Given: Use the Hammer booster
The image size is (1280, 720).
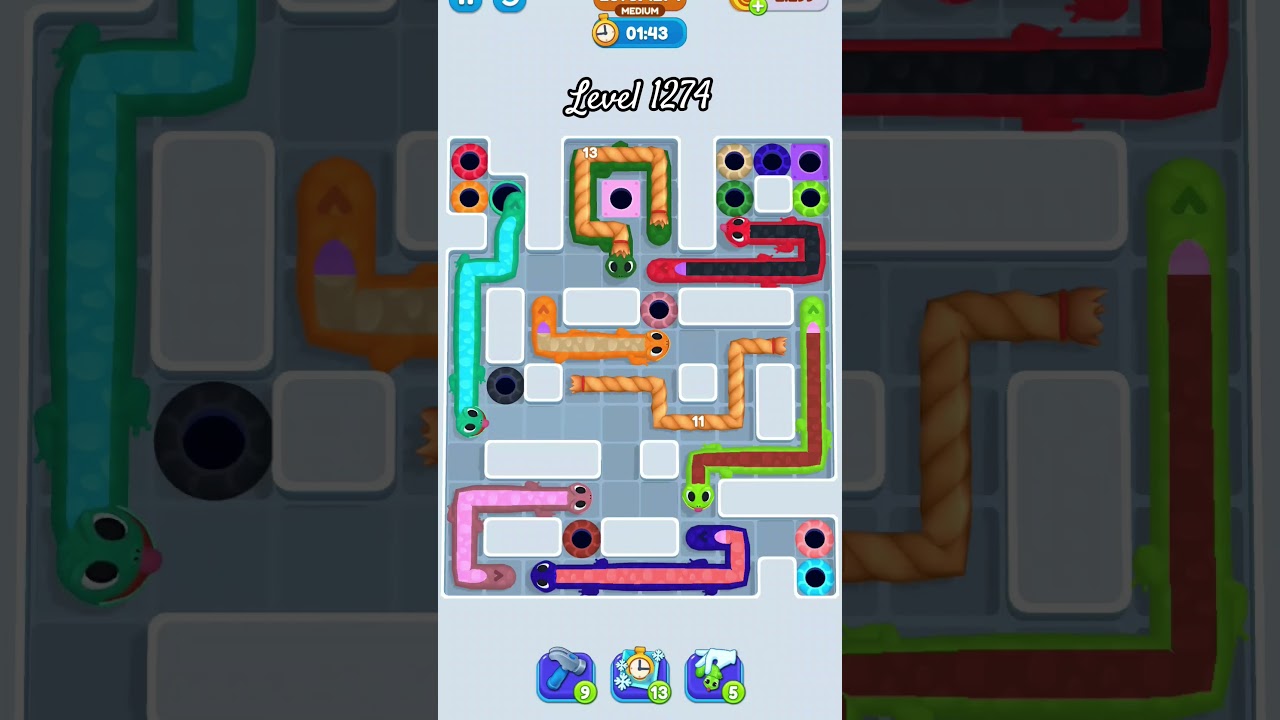Looking at the screenshot, I should pyautogui.click(x=566, y=675).
